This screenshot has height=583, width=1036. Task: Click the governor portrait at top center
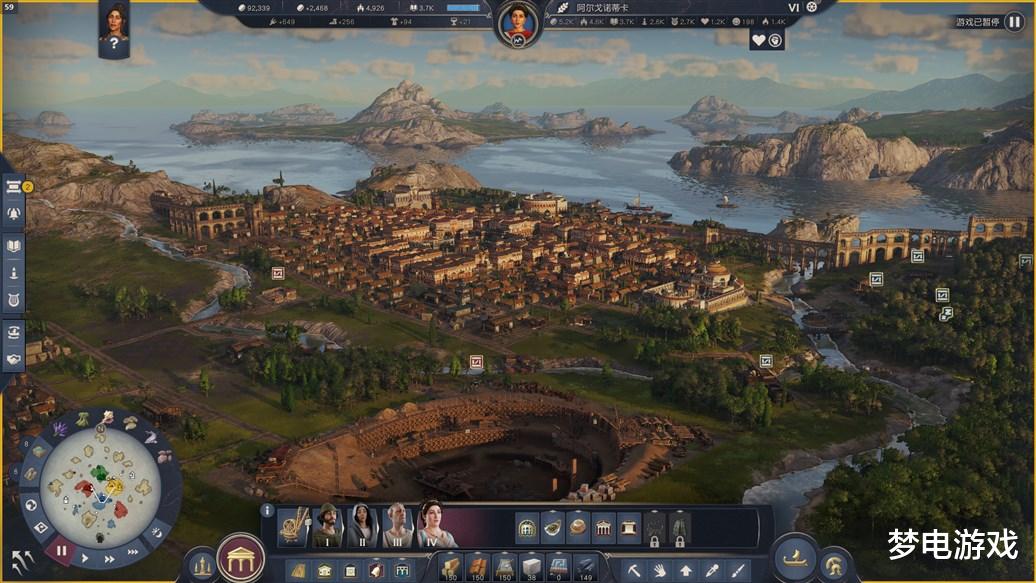pos(518,20)
